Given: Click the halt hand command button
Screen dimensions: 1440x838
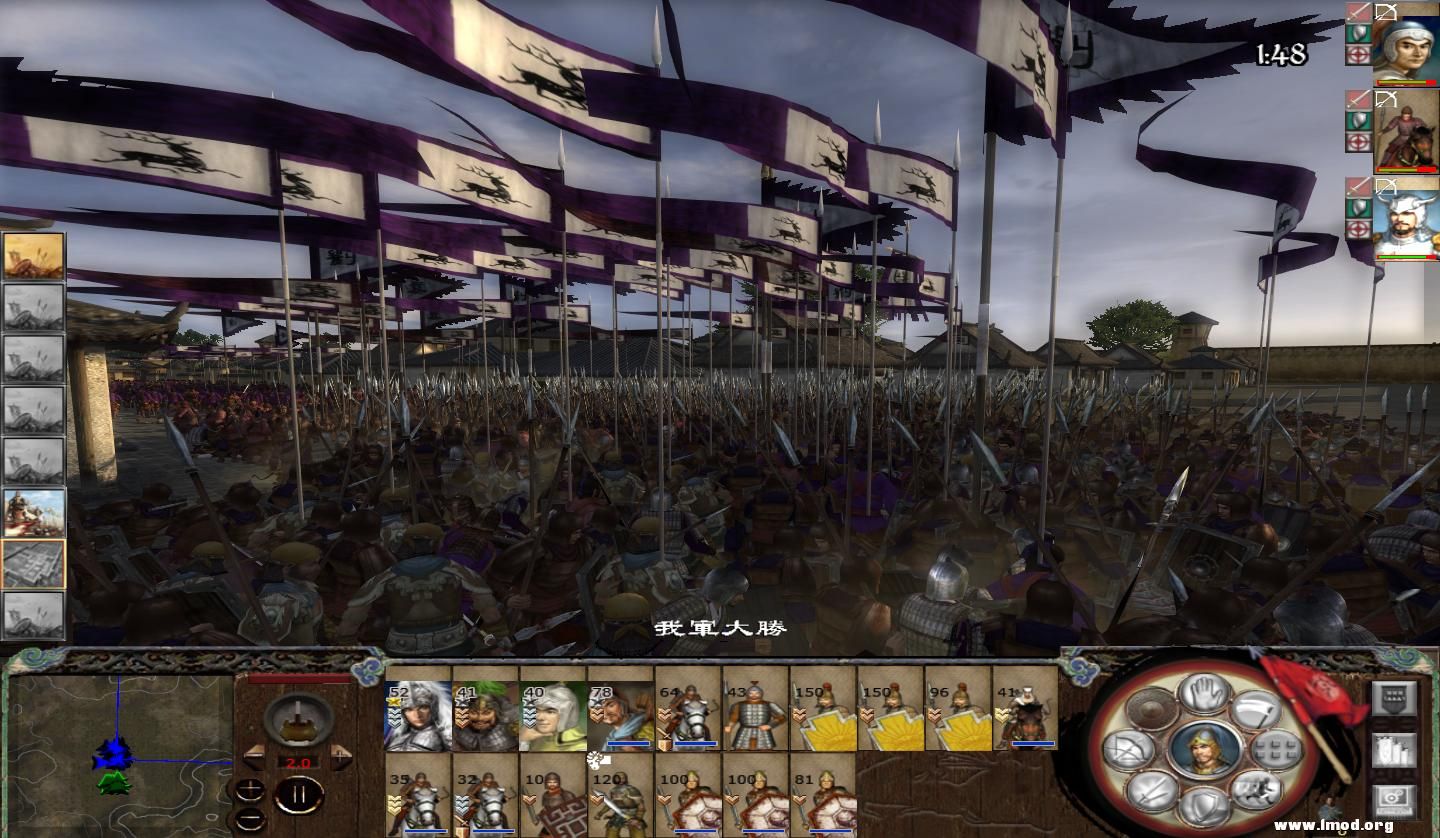Looking at the screenshot, I should (1203, 692).
